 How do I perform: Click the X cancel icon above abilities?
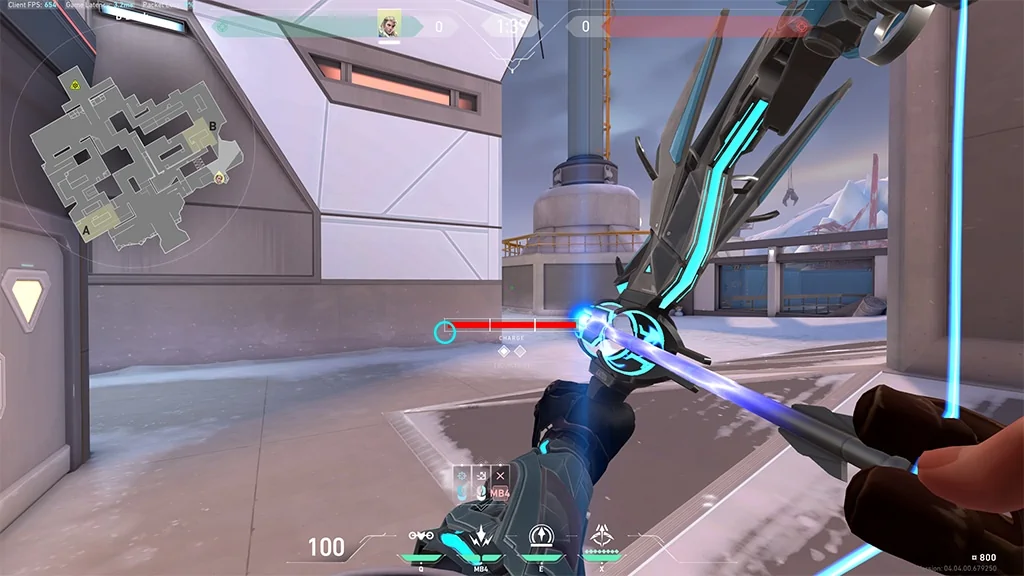(x=500, y=474)
